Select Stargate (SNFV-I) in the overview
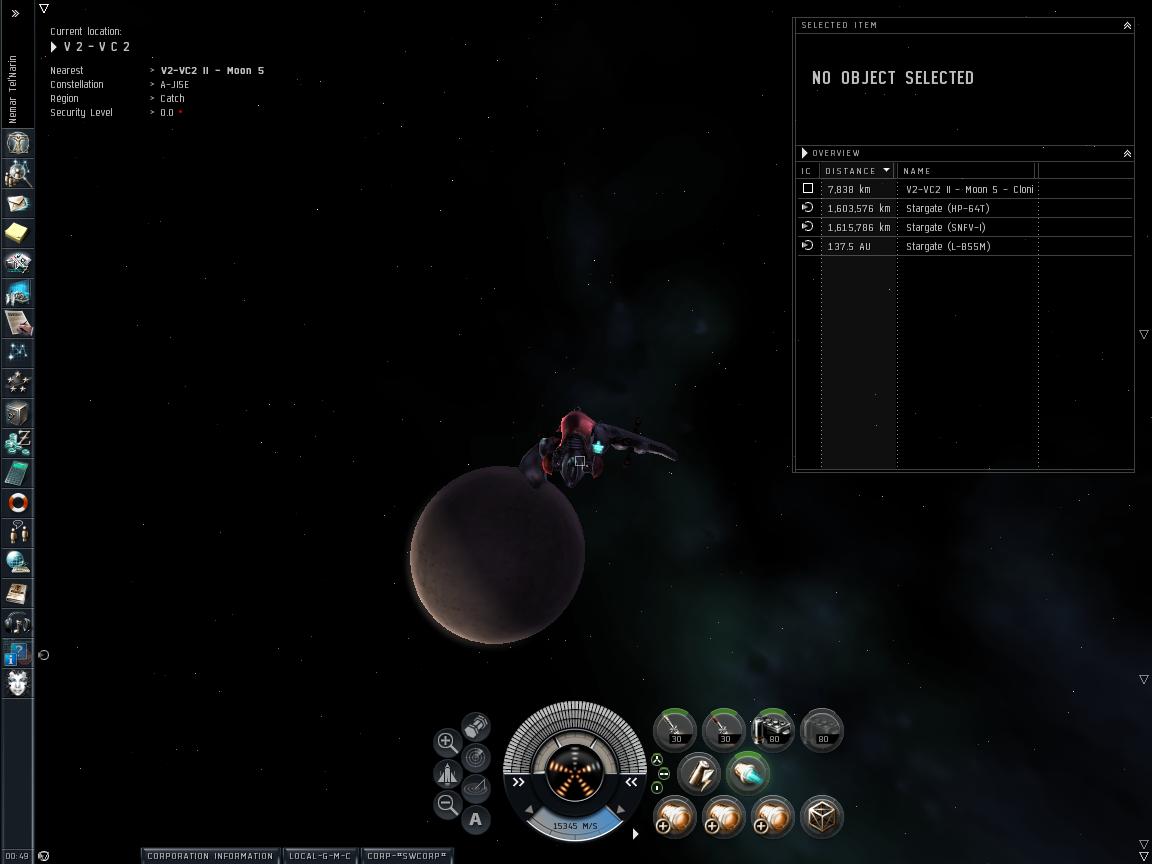 pyautogui.click(x=945, y=227)
